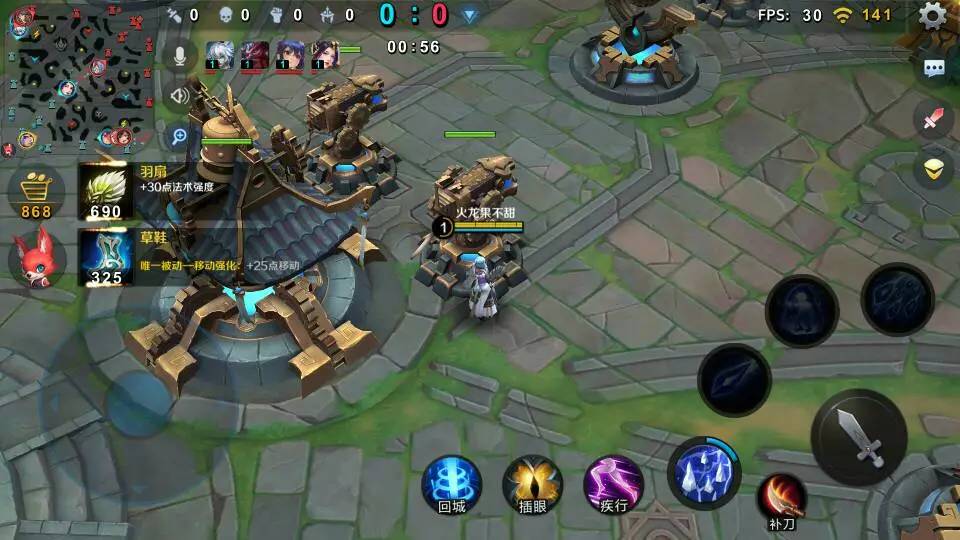
Task: Open the scoreboard dropdown arrow
Action: [x=469, y=15]
